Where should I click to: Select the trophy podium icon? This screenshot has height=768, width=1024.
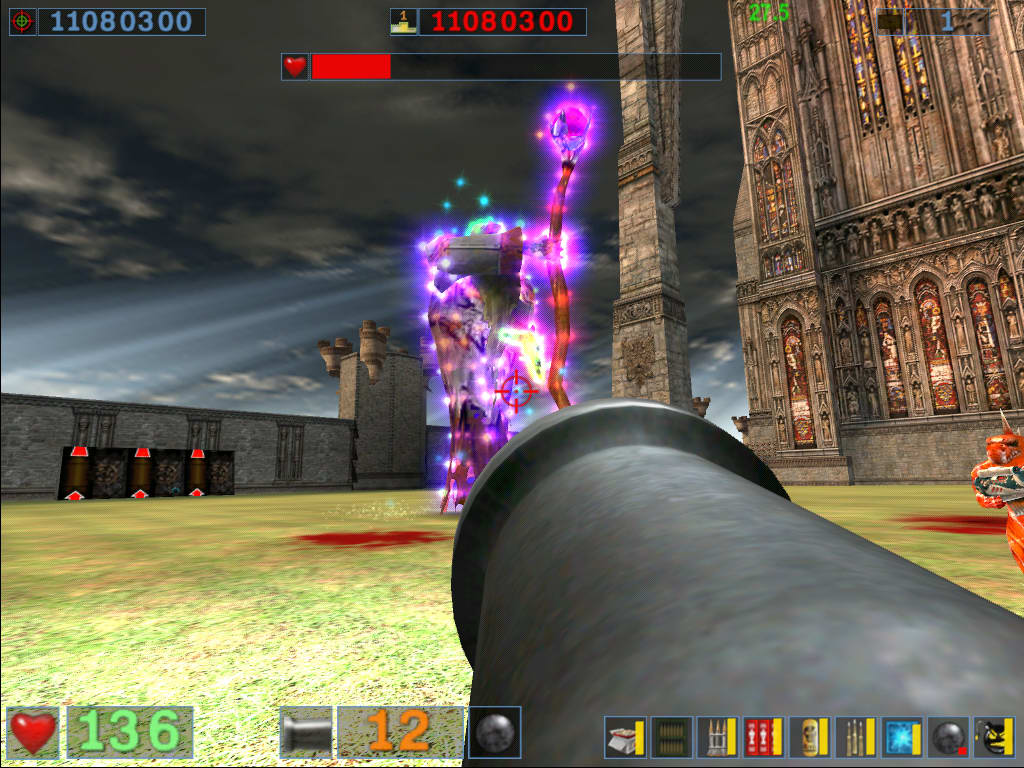pos(404,21)
